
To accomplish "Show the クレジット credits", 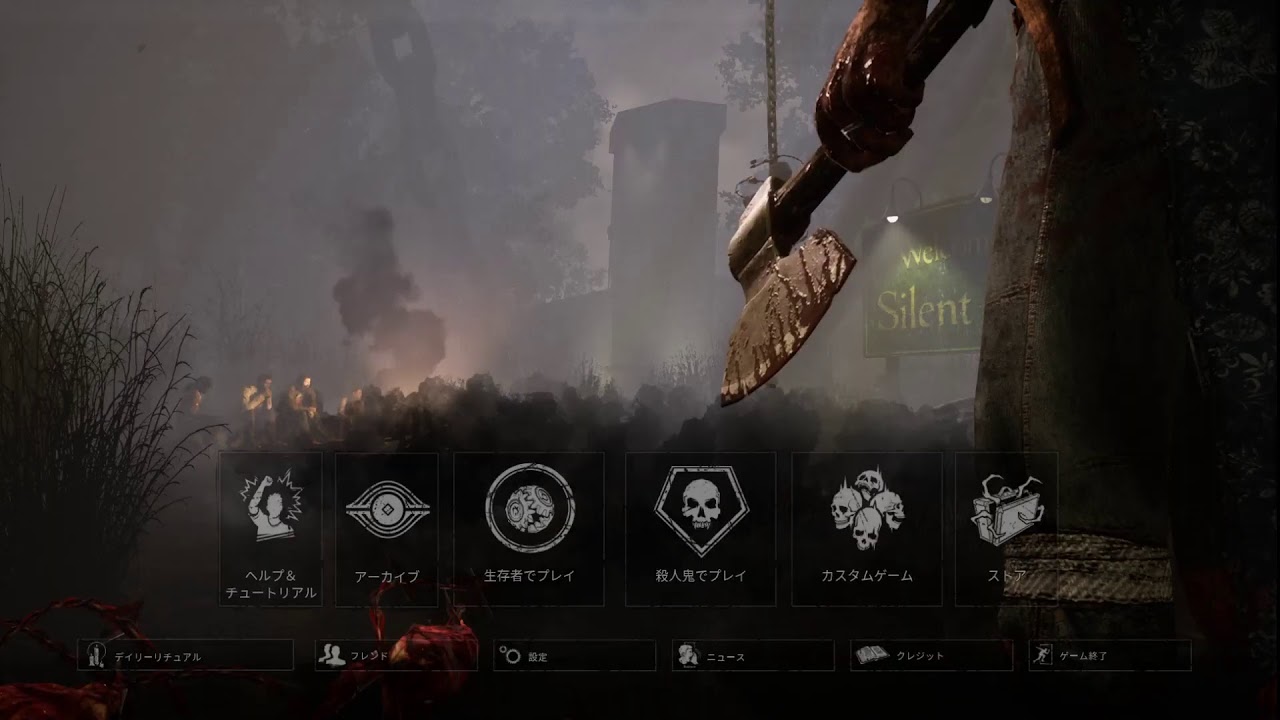I will tap(931, 655).
